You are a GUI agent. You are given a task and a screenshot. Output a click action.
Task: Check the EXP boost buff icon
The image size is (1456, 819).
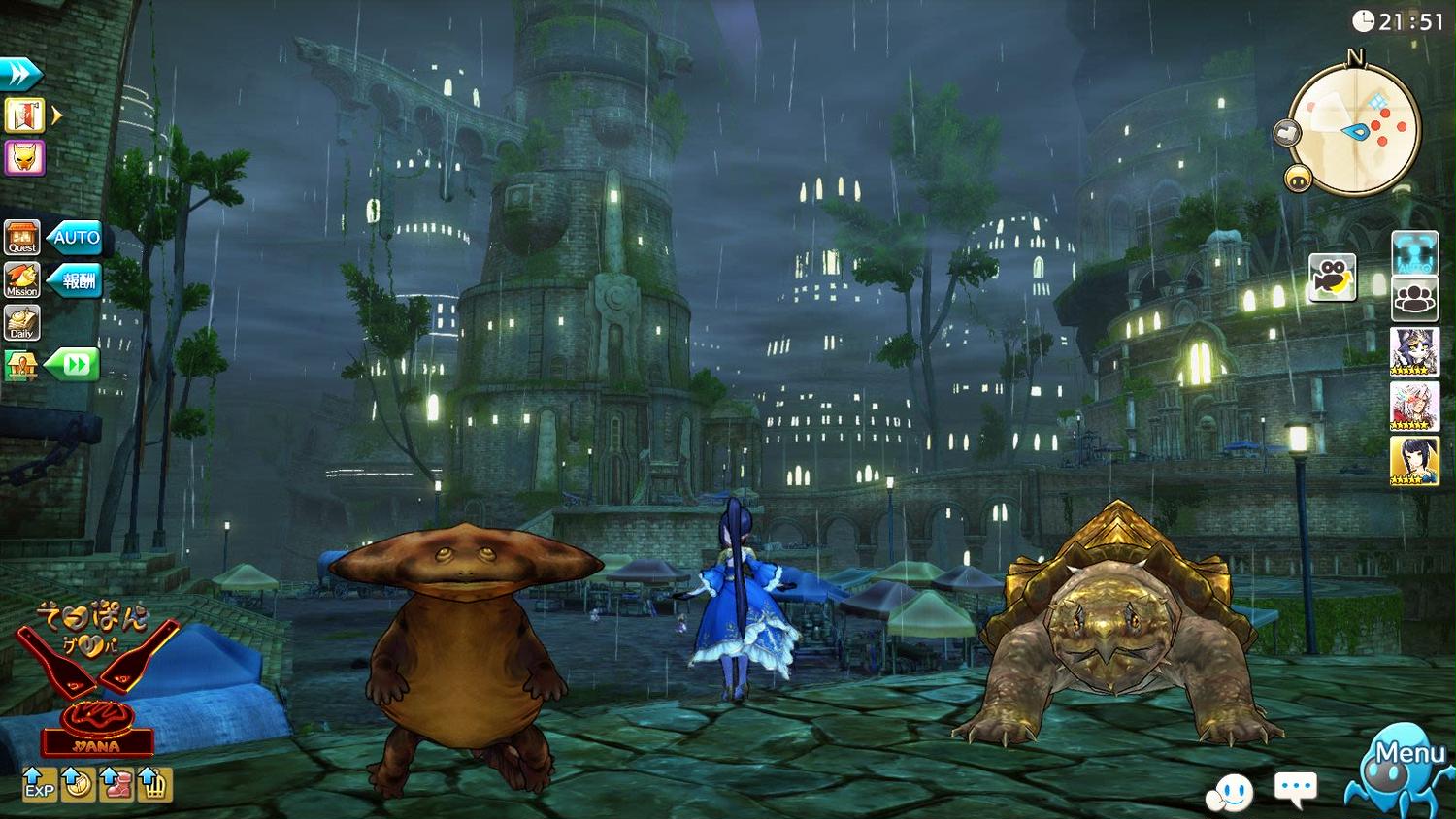39,784
